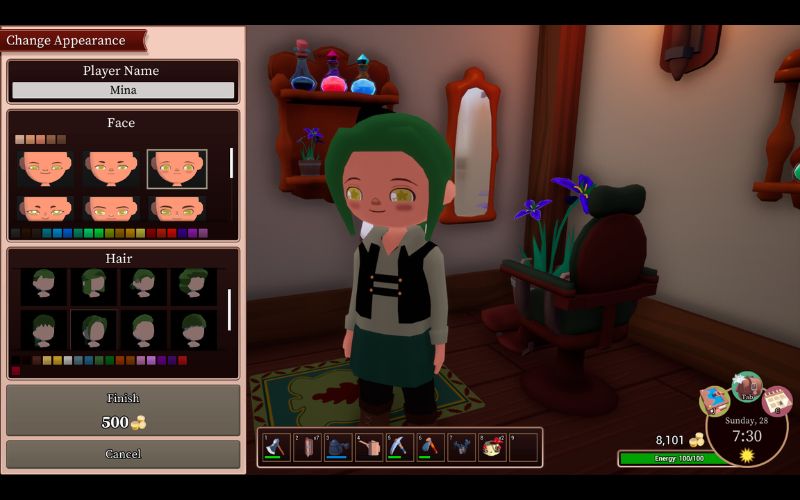This screenshot has width=800, height=500.
Task: Open the calendar icon
Action: click(x=777, y=401)
